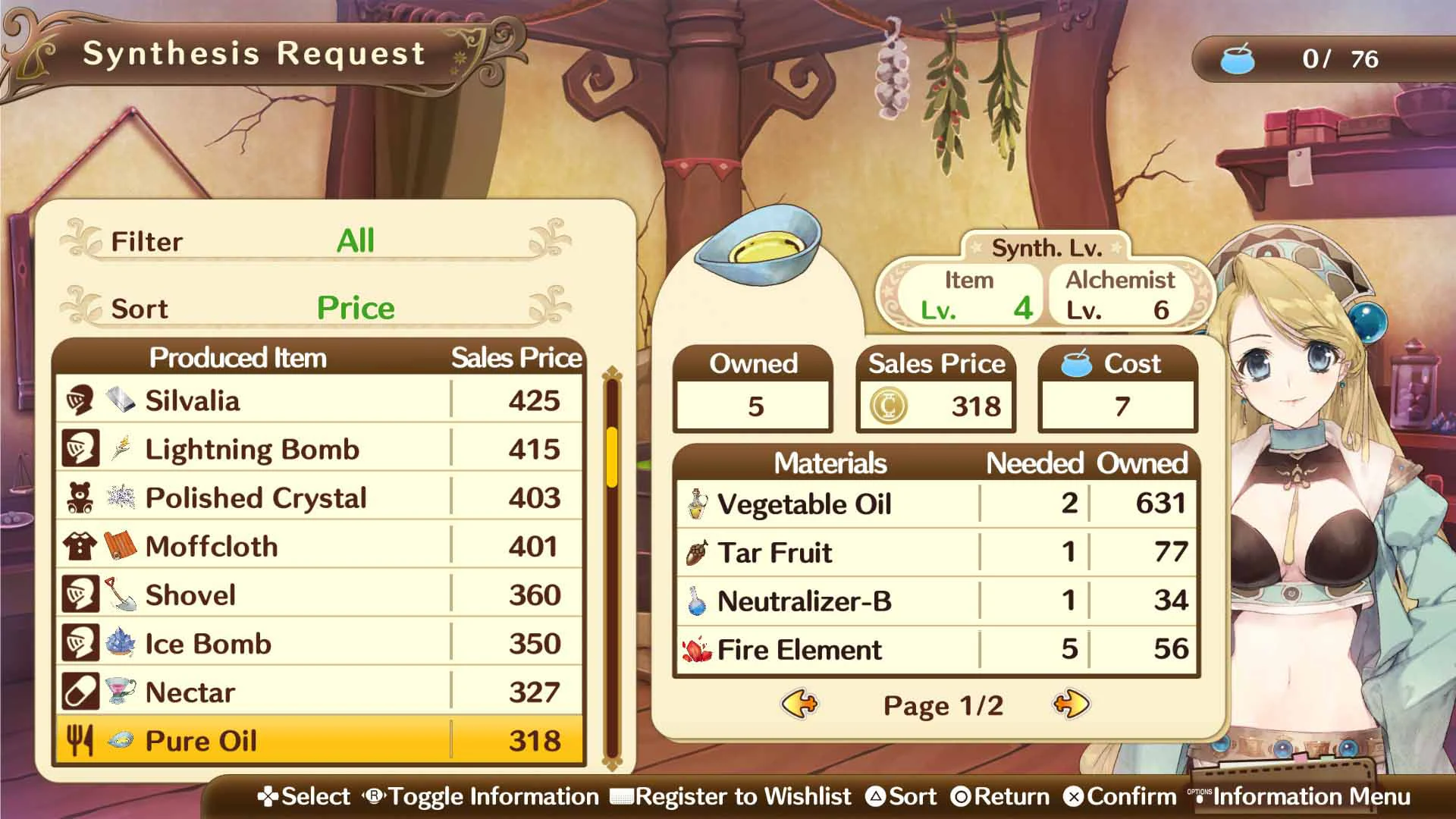Image resolution: width=1456 pixels, height=819 pixels.
Task: Select the Silvalia item row
Action: (318, 400)
